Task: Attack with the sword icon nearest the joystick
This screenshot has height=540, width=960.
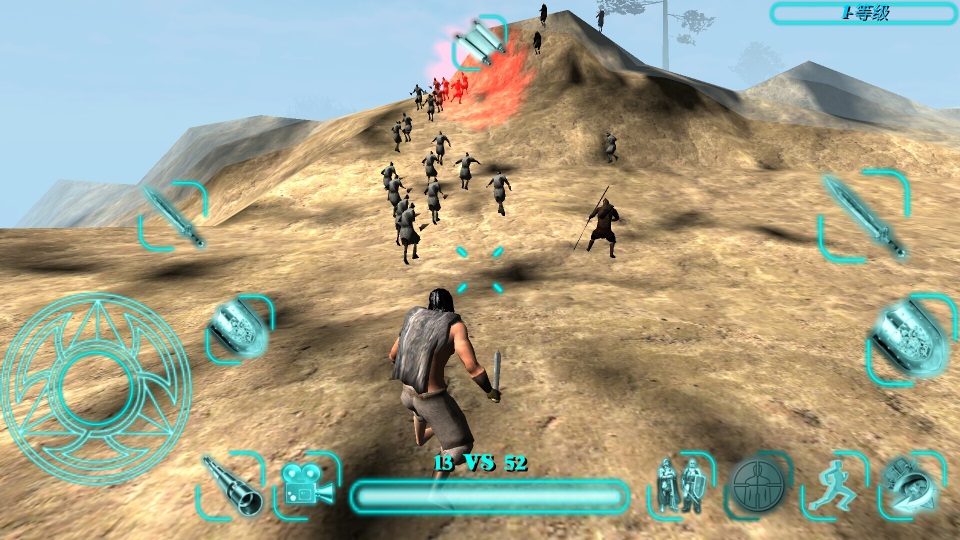Action: (173, 216)
